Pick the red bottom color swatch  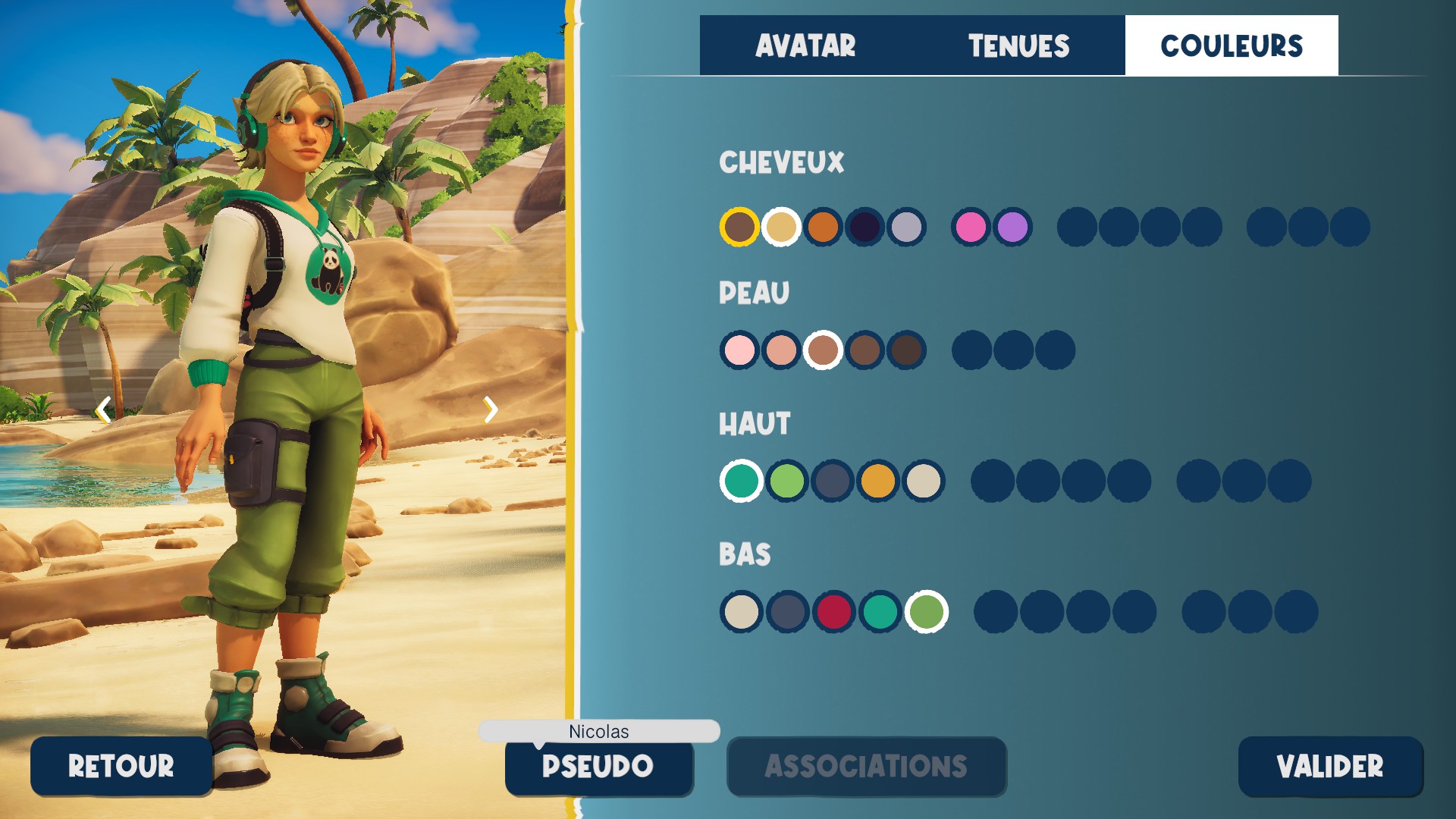(833, 612)
